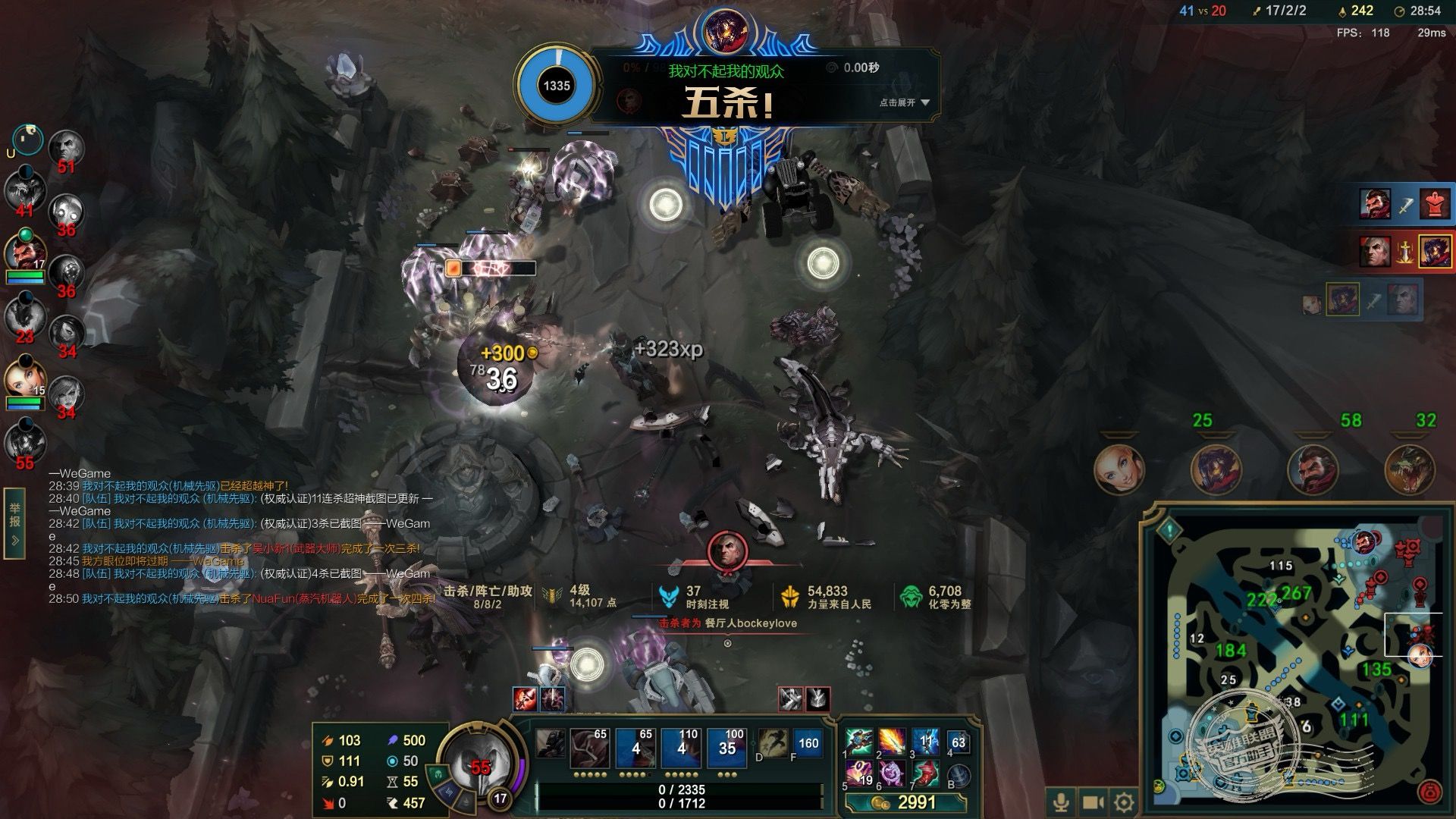Click the trinket slot showing 63
This screenshot has width=1456, height=819.
959,743
